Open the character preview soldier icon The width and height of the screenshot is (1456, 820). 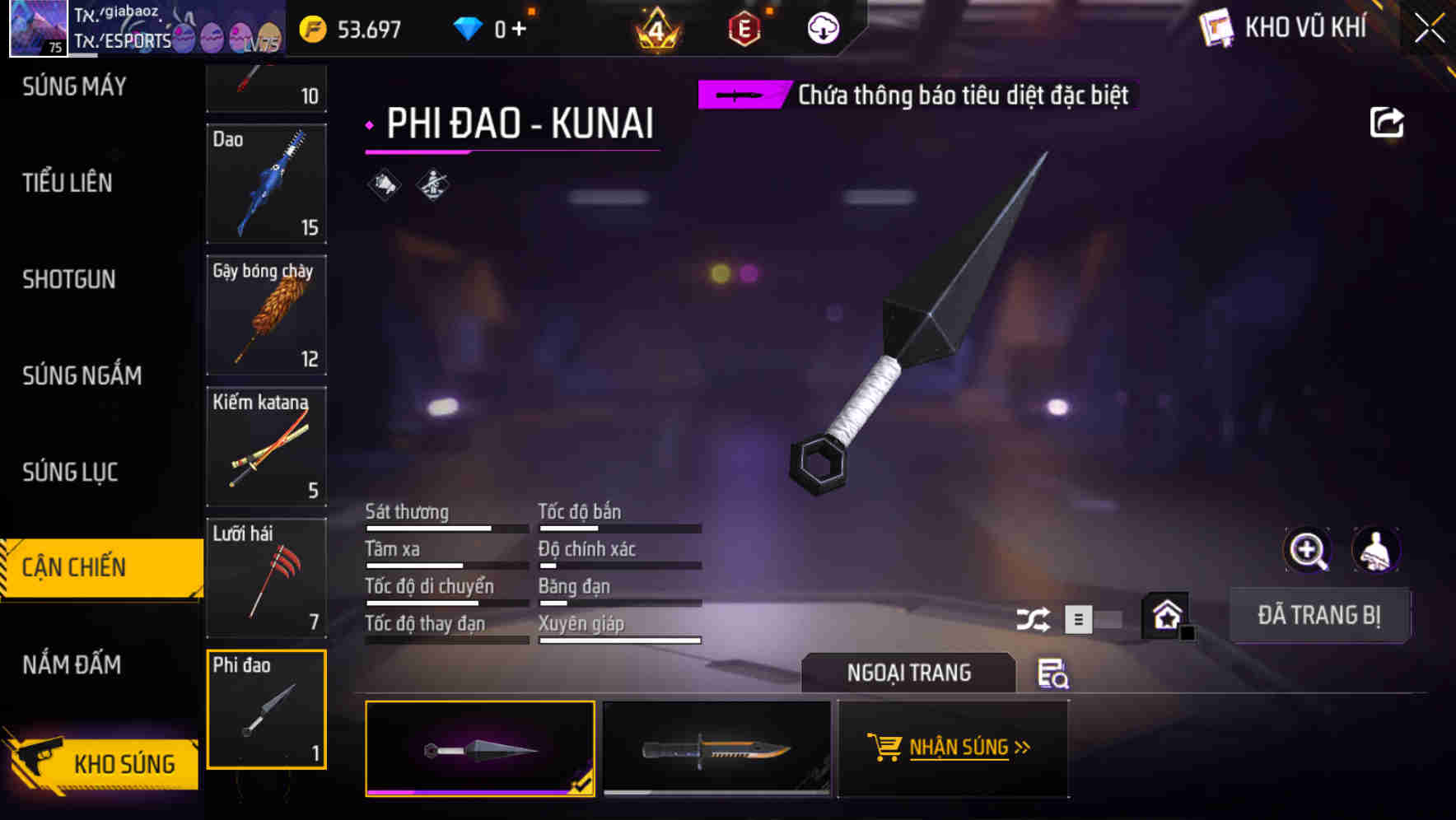click(x=1376, y=550)
